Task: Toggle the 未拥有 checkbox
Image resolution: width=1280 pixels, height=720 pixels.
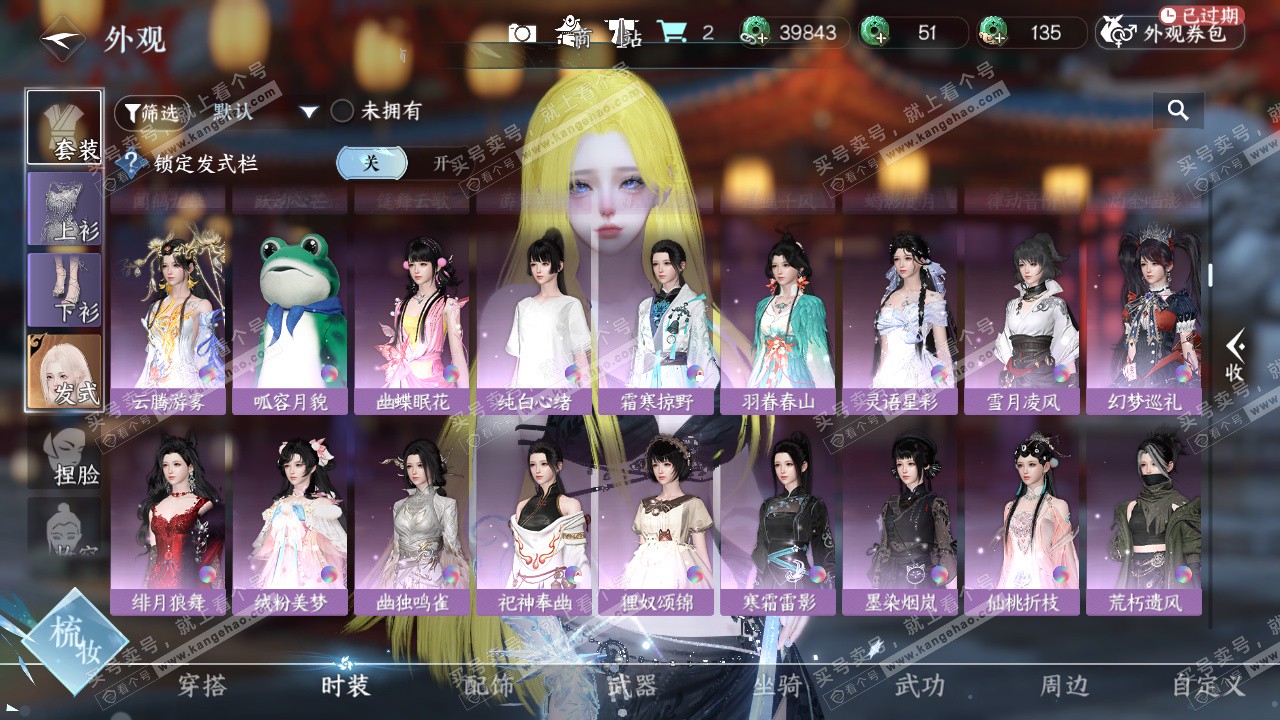Action: click(x=343, y=111)
